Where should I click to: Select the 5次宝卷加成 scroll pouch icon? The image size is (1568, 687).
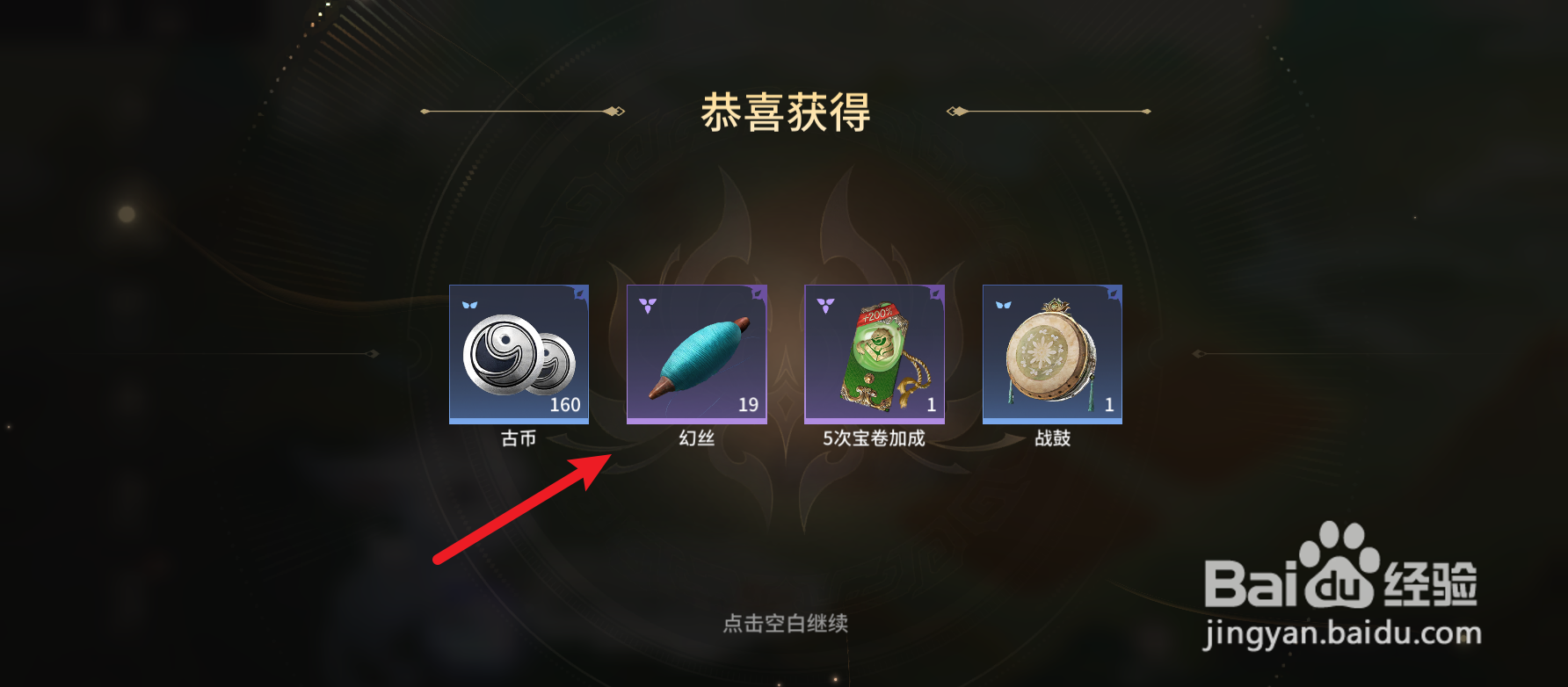[873, 356]
